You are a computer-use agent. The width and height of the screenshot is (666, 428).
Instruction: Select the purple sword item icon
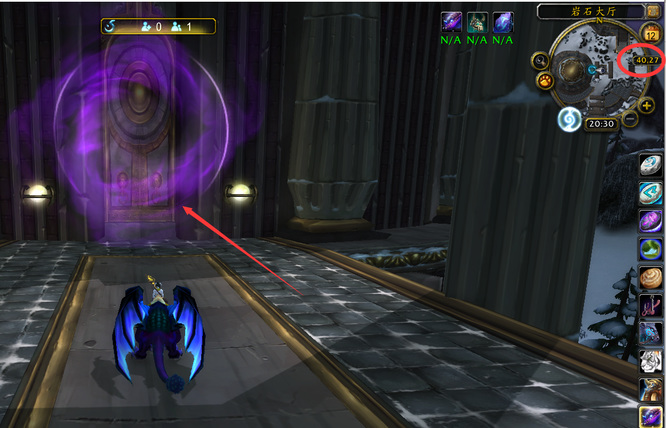[x=453, y=23]
